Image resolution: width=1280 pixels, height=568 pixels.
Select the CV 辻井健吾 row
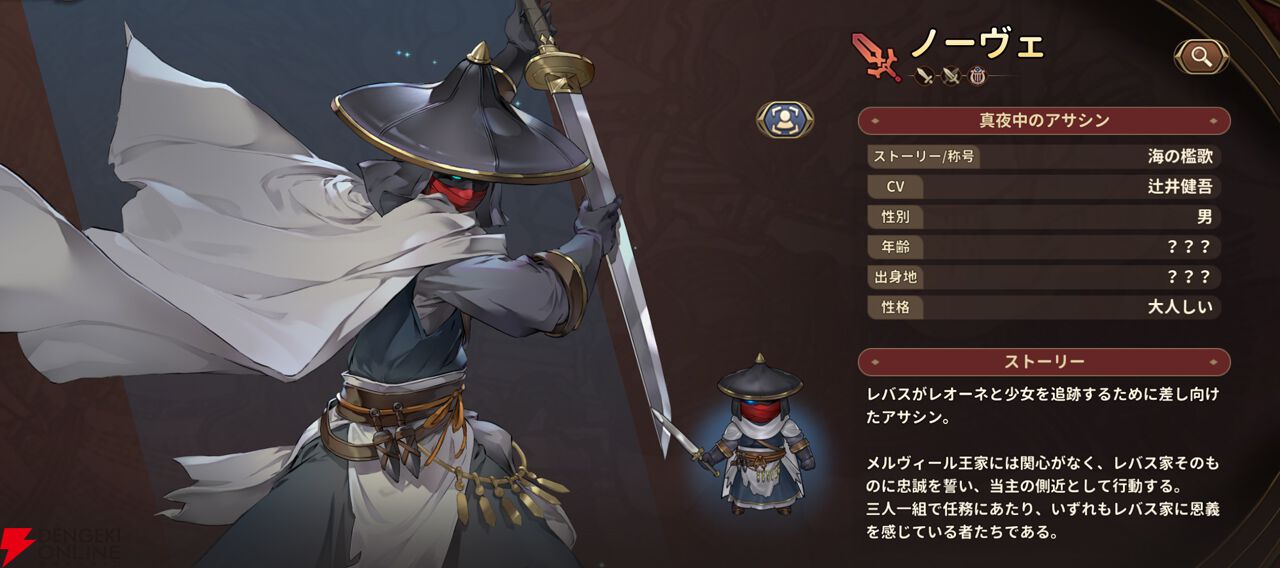point(1043,186)
